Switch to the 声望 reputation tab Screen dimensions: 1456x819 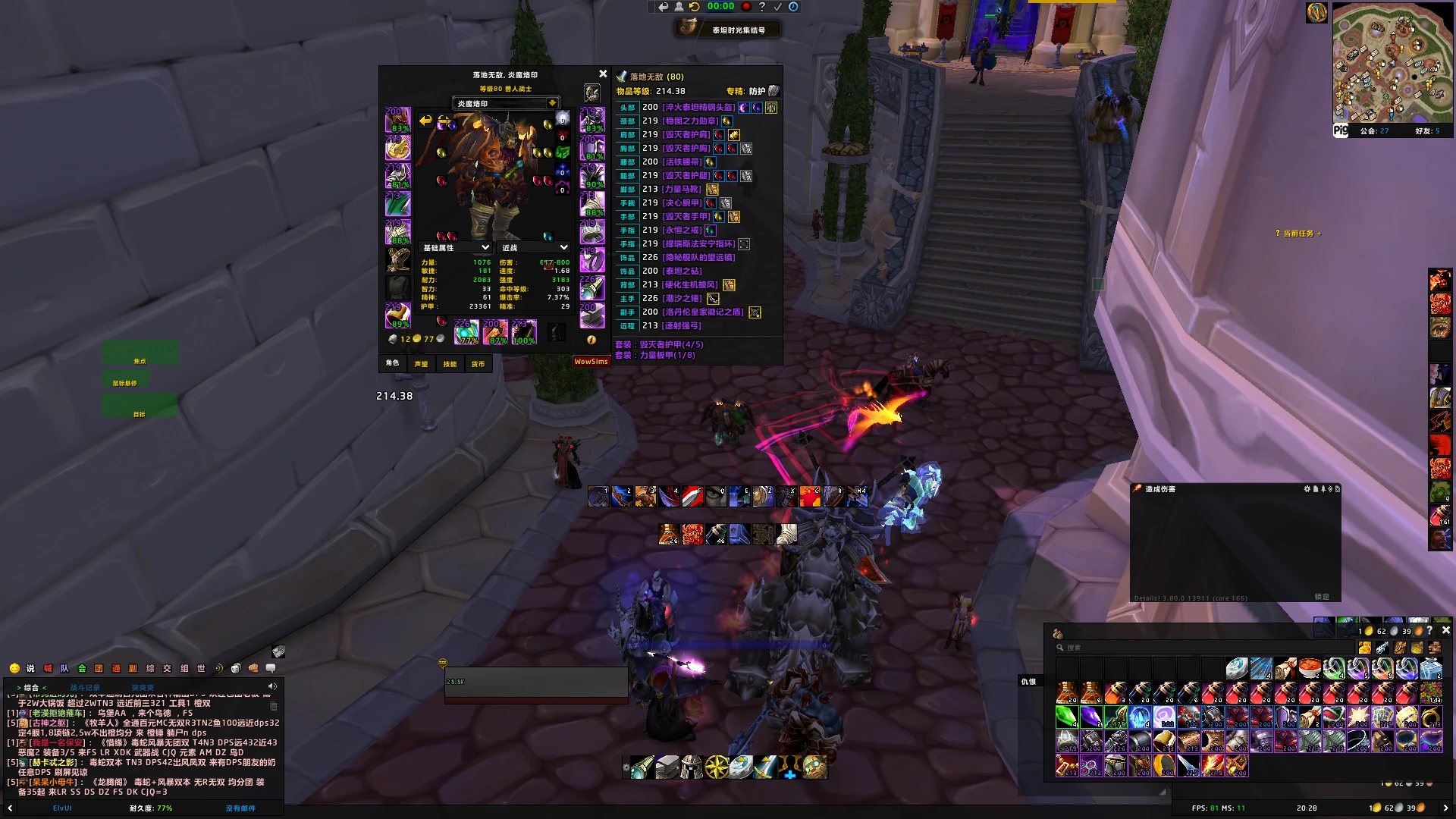click(421, 364)
